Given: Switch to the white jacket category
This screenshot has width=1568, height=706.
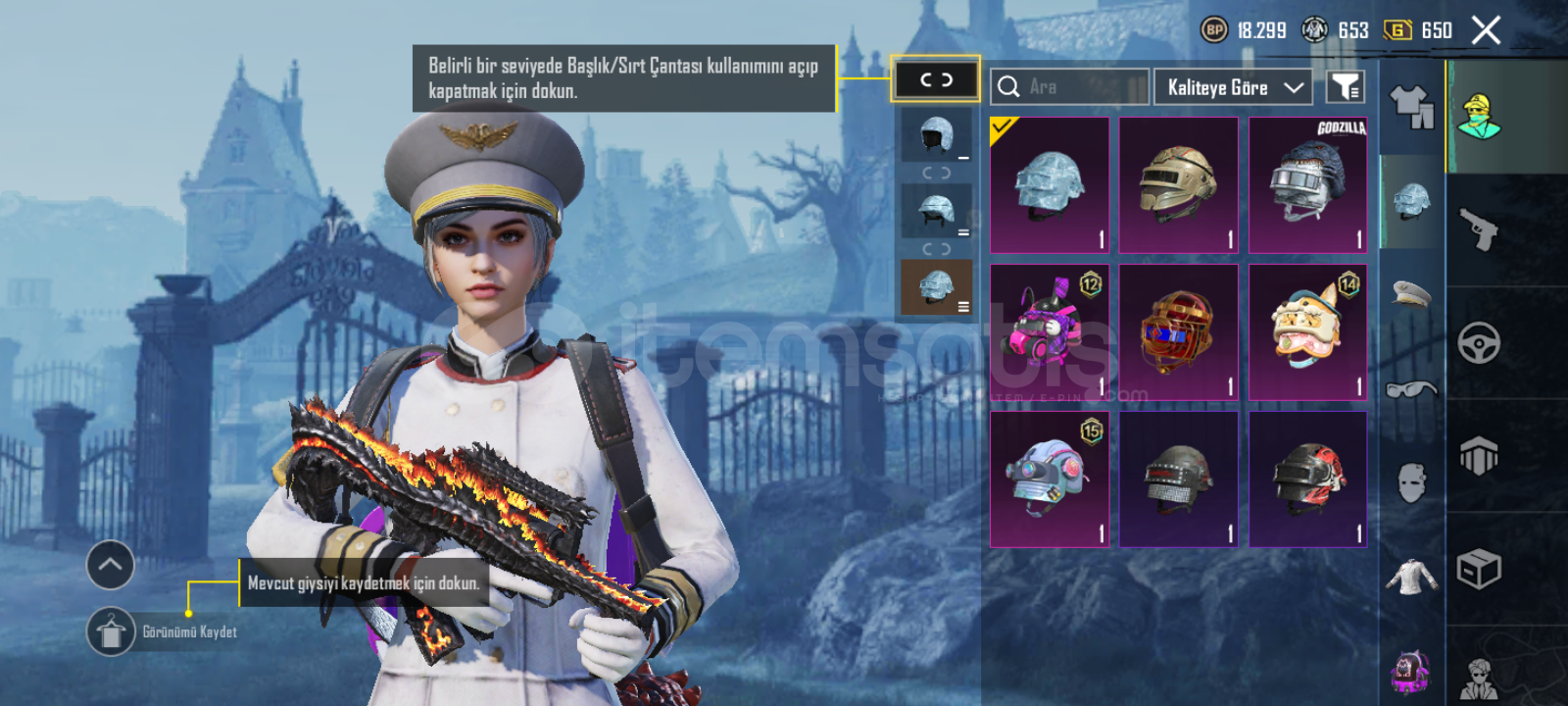Looking at the screenshot, I should (1411, 577).
